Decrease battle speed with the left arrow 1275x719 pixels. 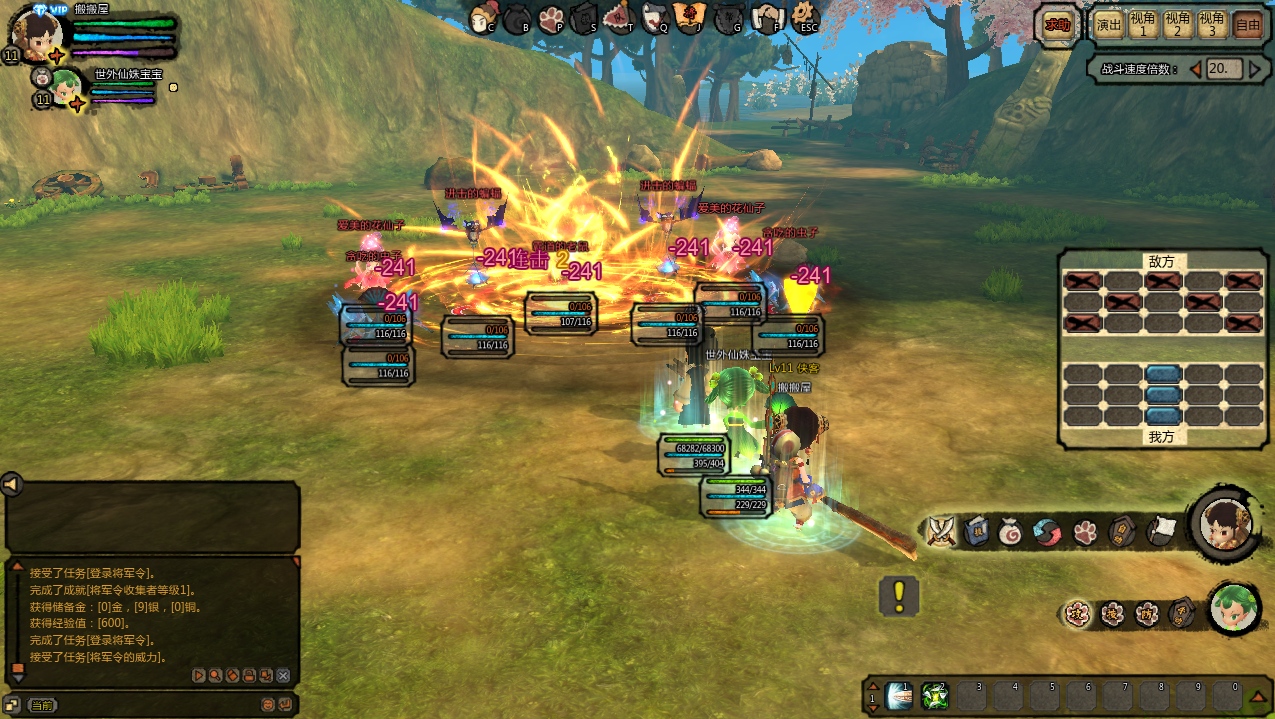pos(1193,69)
